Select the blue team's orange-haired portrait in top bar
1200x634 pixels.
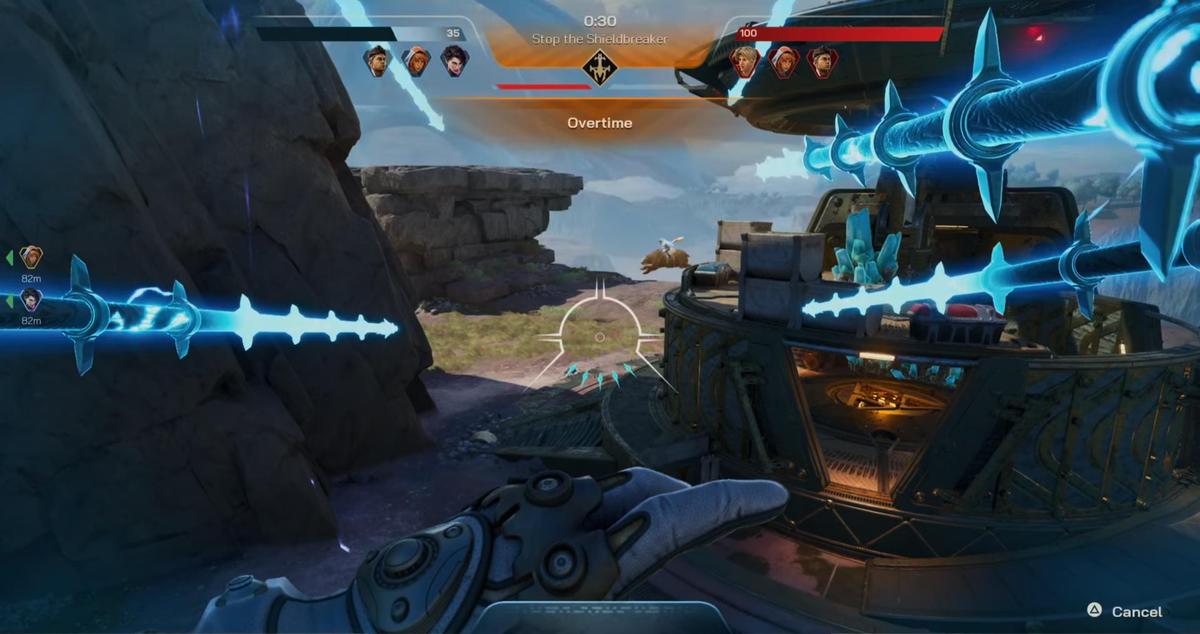click(416, 61)
